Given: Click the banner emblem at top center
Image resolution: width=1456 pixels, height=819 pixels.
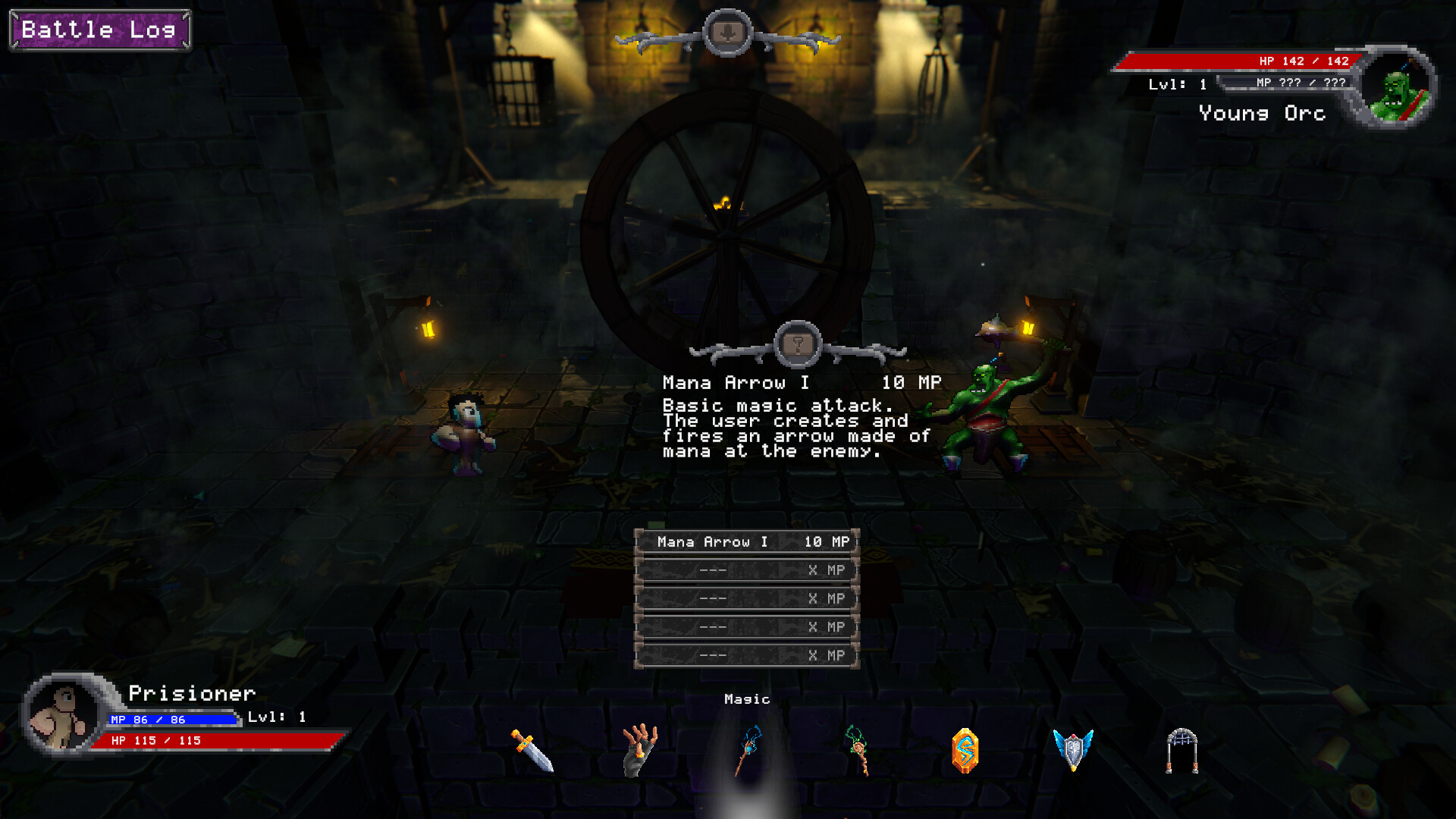Looking at the screenshot, I should [727, 32].
